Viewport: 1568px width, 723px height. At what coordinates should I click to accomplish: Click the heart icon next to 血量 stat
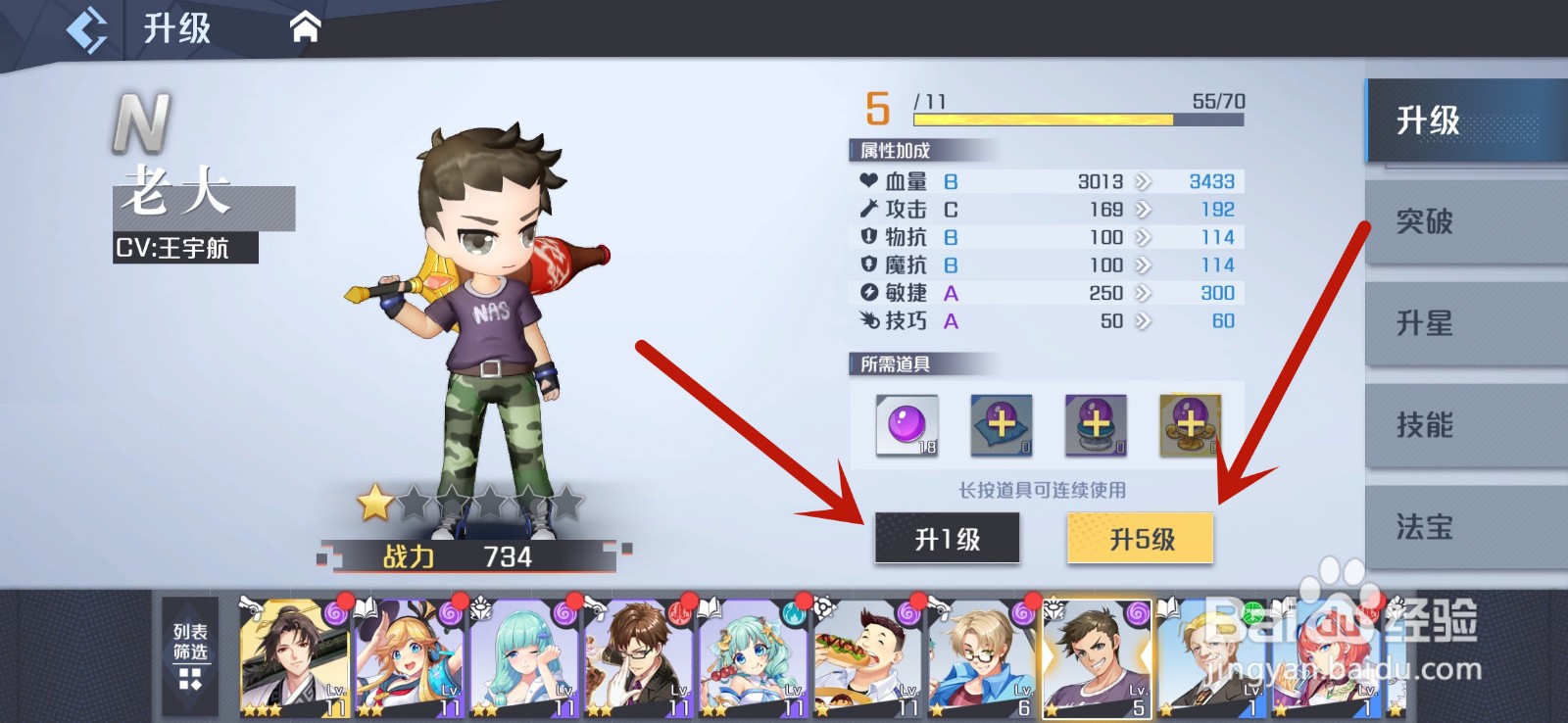click(x=870, y=180)
